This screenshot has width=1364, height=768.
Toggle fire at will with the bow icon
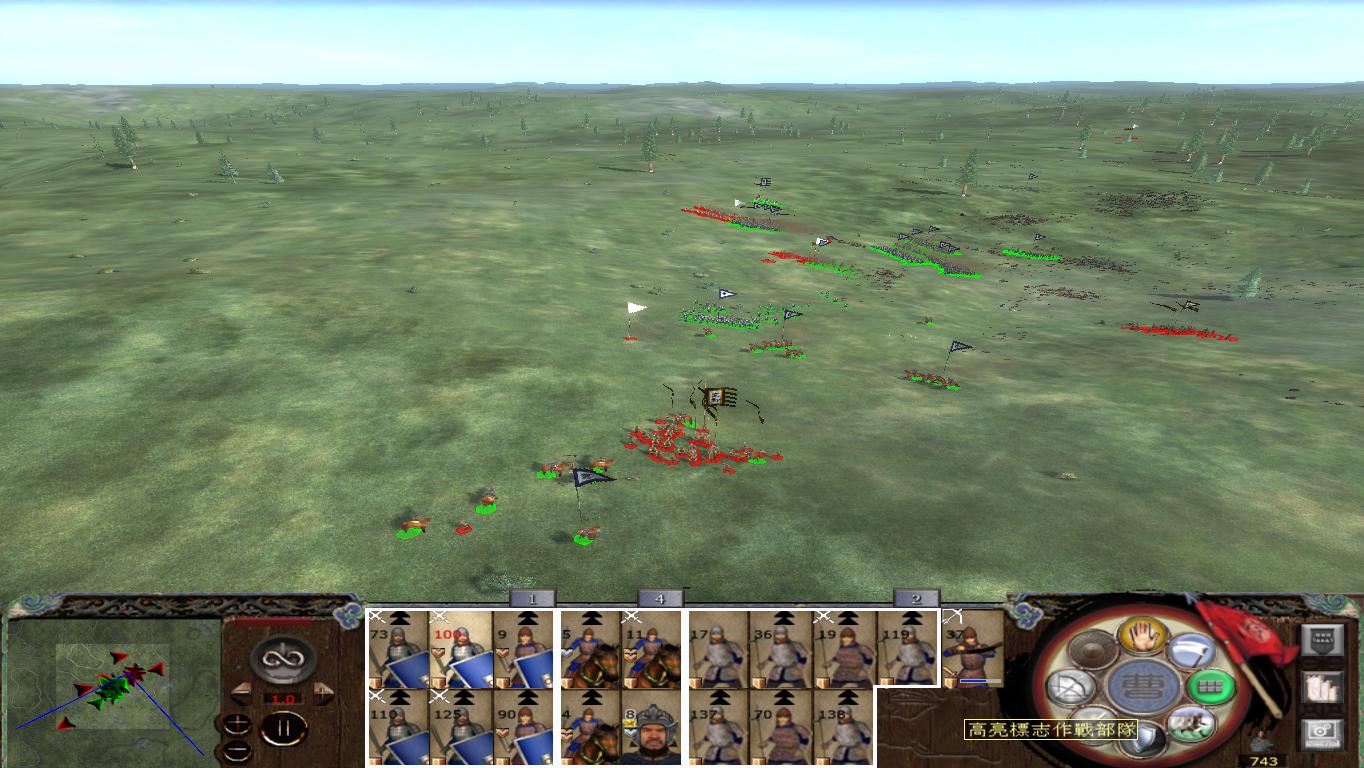click(x=1072, y=686)
